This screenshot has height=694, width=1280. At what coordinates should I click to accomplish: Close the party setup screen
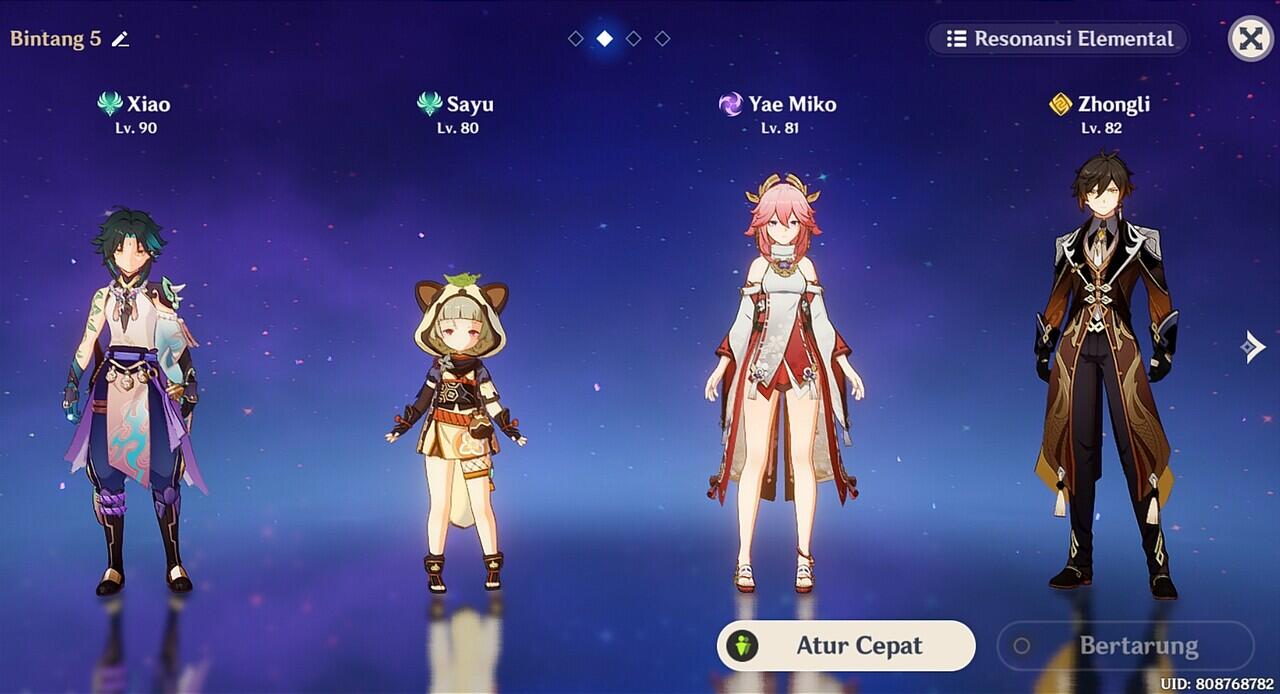[1250, 39]
